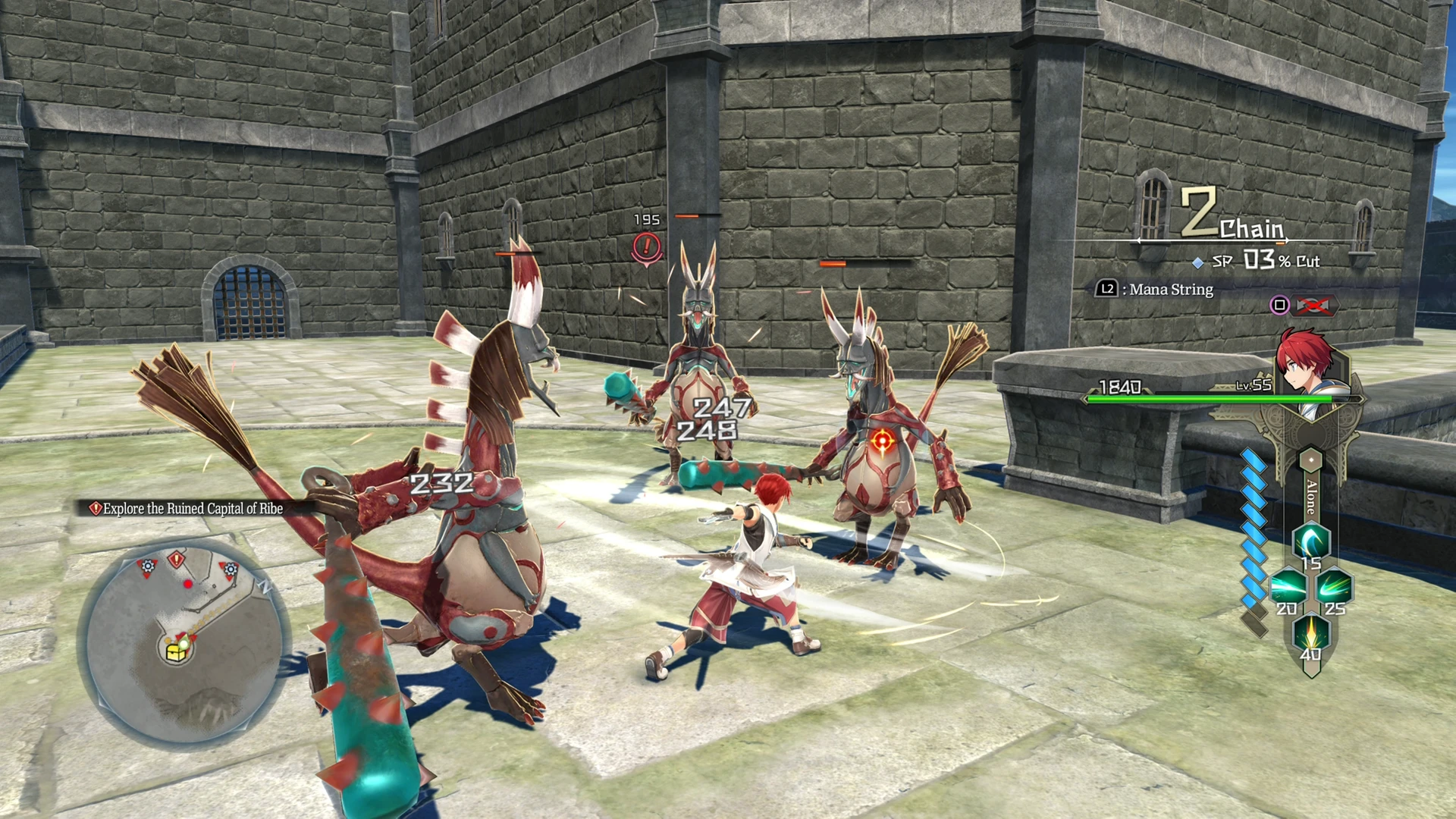Activate the skill costing 40 SP
This screenshot has width=1456, height=819.
(x=1310, y=634)
